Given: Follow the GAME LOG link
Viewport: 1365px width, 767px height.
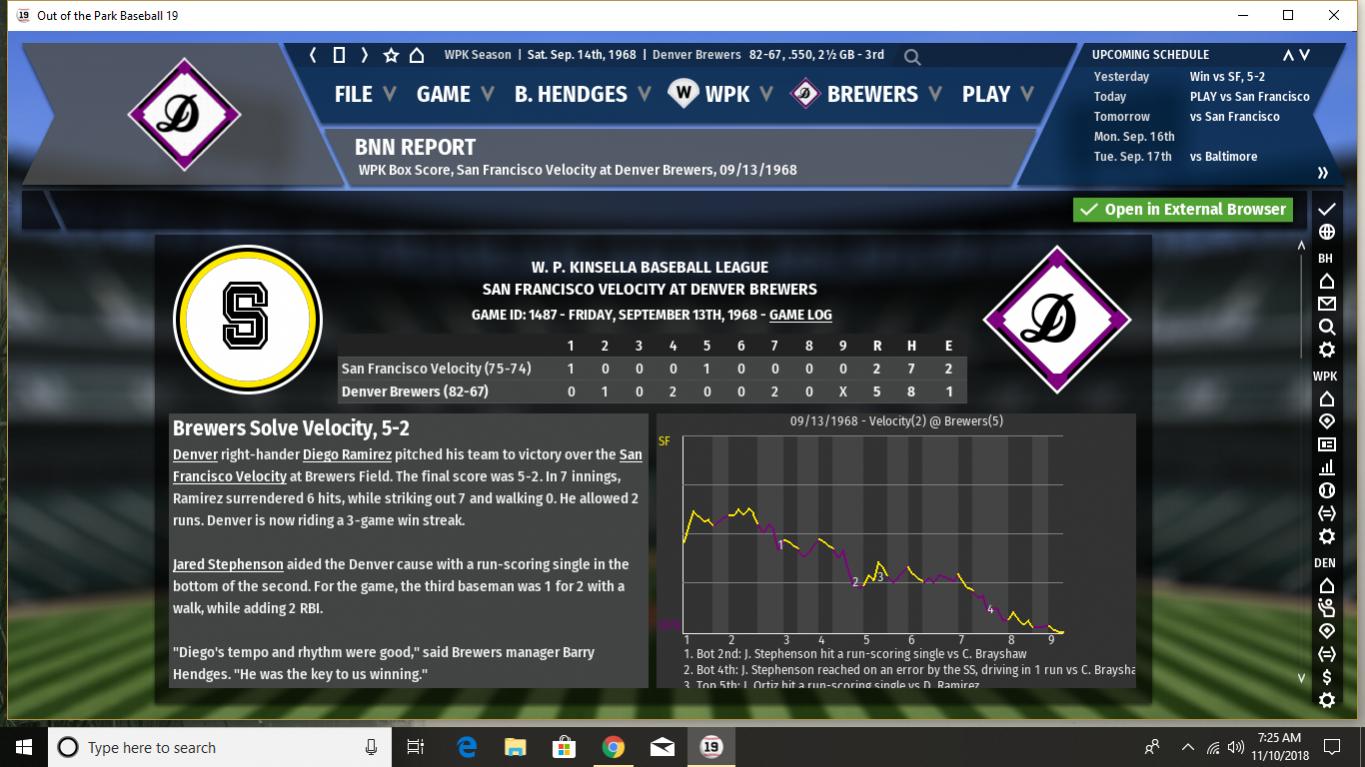Looking at the screenshot, I should pyautogui.click(x=800, y=315).
